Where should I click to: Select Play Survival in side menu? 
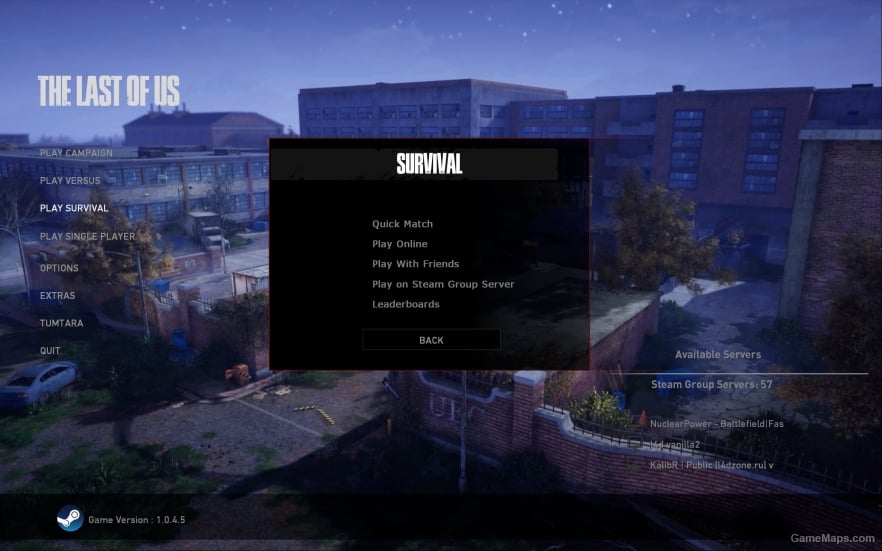[x=74, y=209]
